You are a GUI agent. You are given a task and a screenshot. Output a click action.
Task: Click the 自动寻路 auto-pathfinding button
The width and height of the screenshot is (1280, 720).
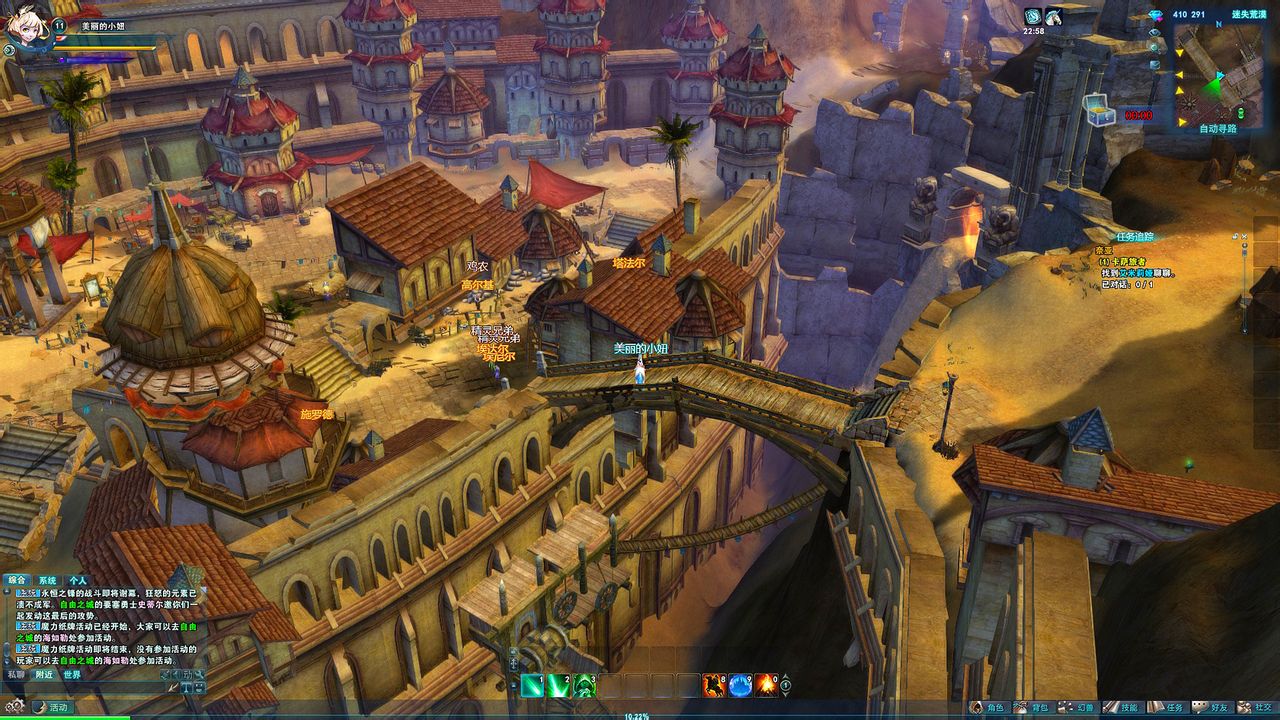point(1218,129)
